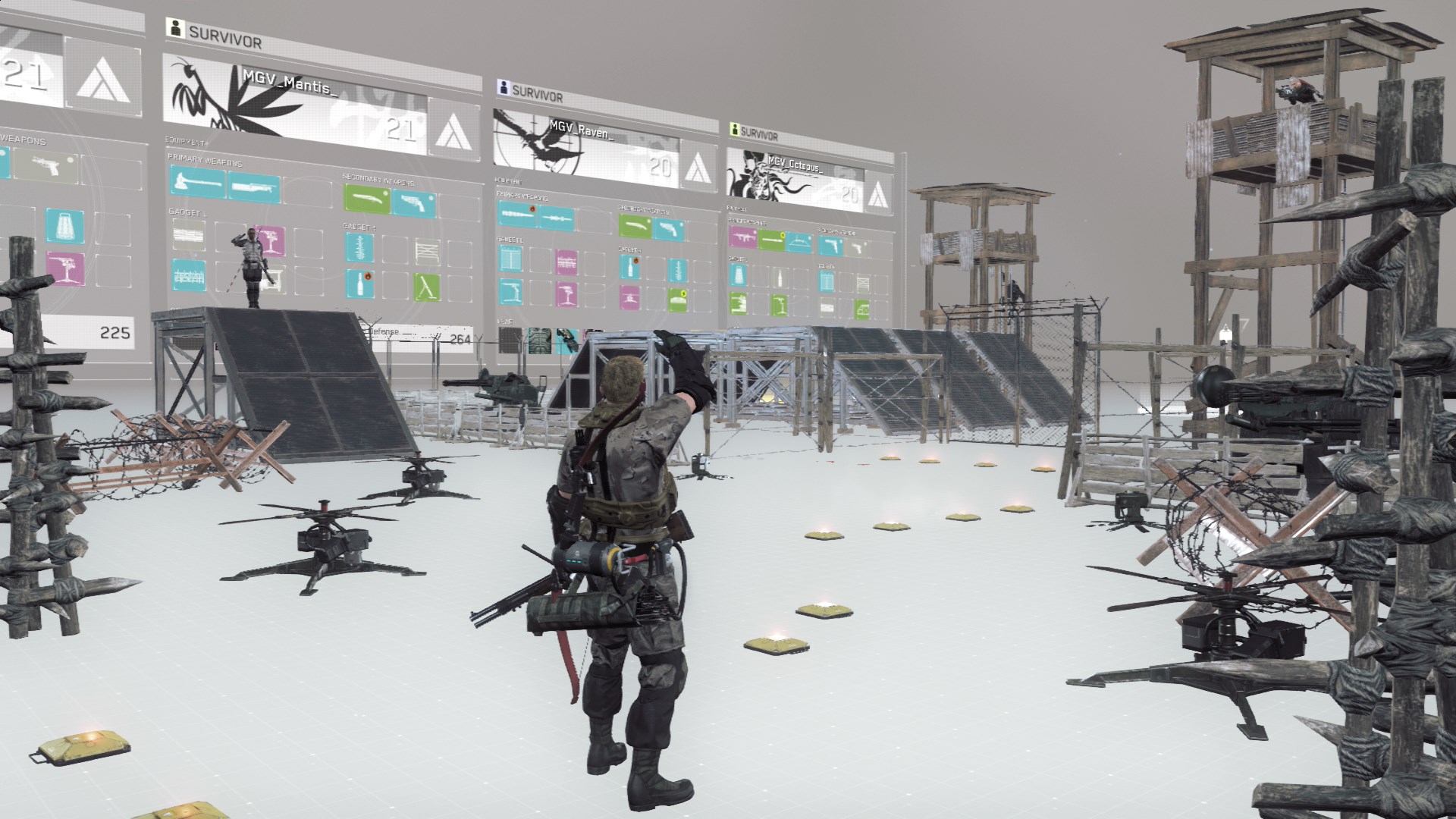Select the battle axe in Mantis primary weapons
The width and height of the screenshot is (1456, 819).
[x=194, y=181]
